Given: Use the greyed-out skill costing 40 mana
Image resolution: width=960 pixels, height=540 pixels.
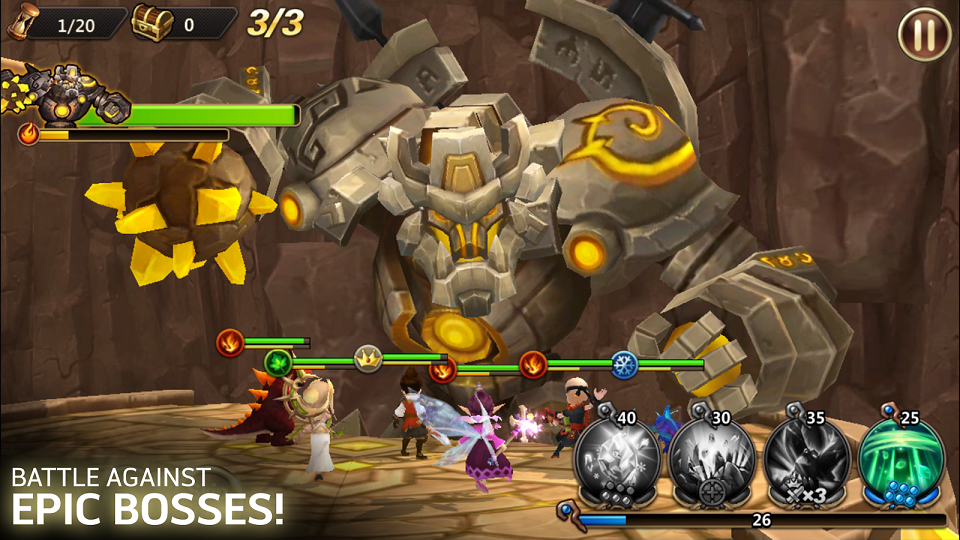Looking at the screenshot, I should click(617, 460).
